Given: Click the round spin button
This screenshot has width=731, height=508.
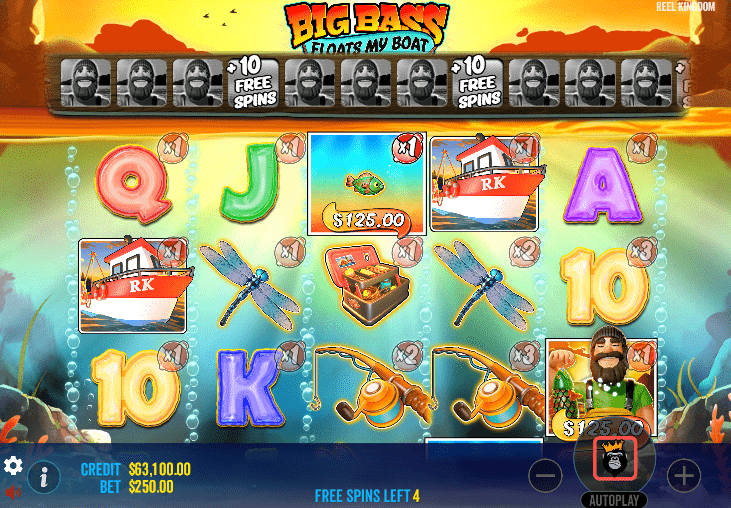Looking at the screenshot, I should 614,458.
